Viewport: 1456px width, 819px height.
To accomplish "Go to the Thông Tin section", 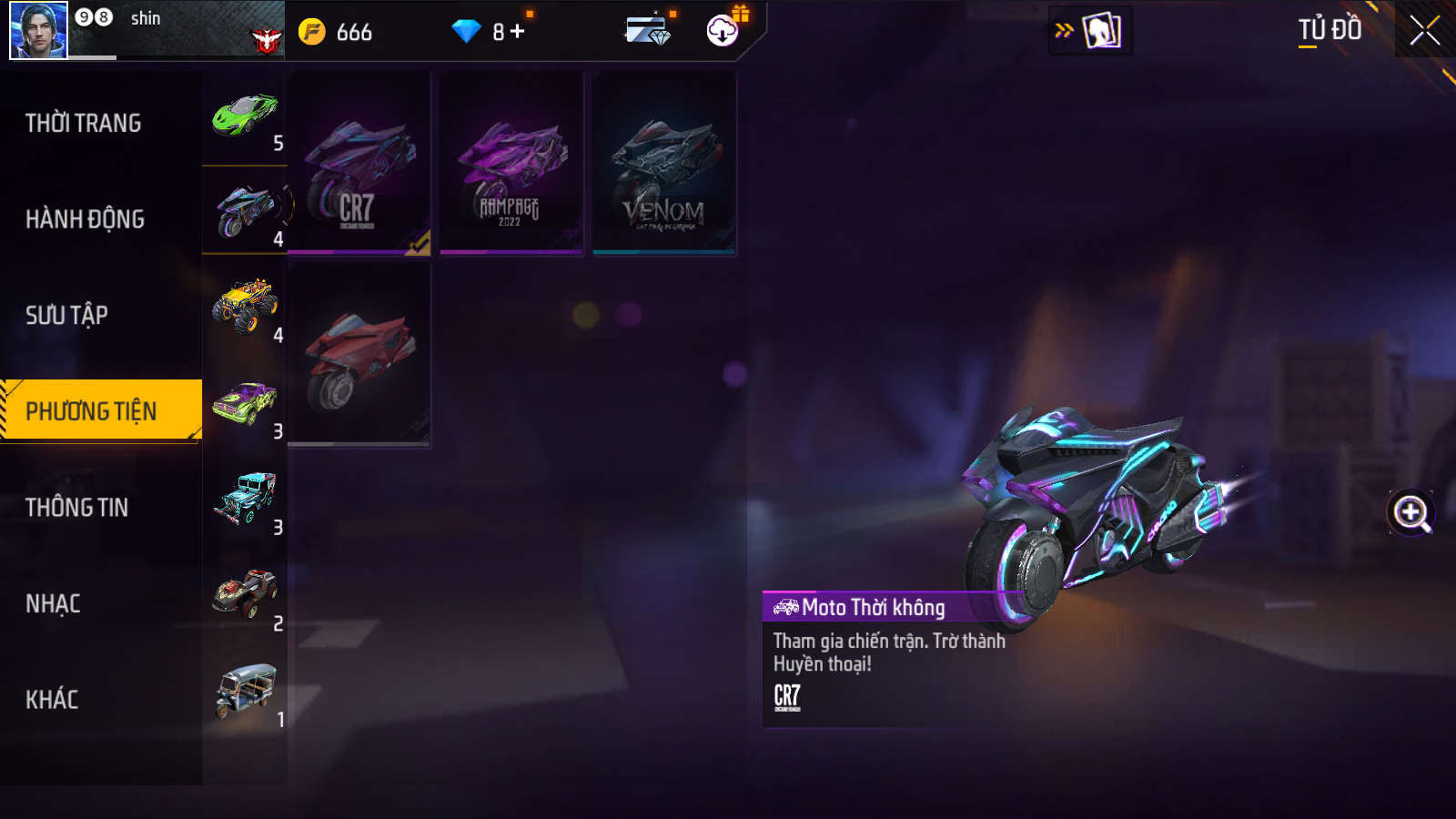I will (76, 507).
